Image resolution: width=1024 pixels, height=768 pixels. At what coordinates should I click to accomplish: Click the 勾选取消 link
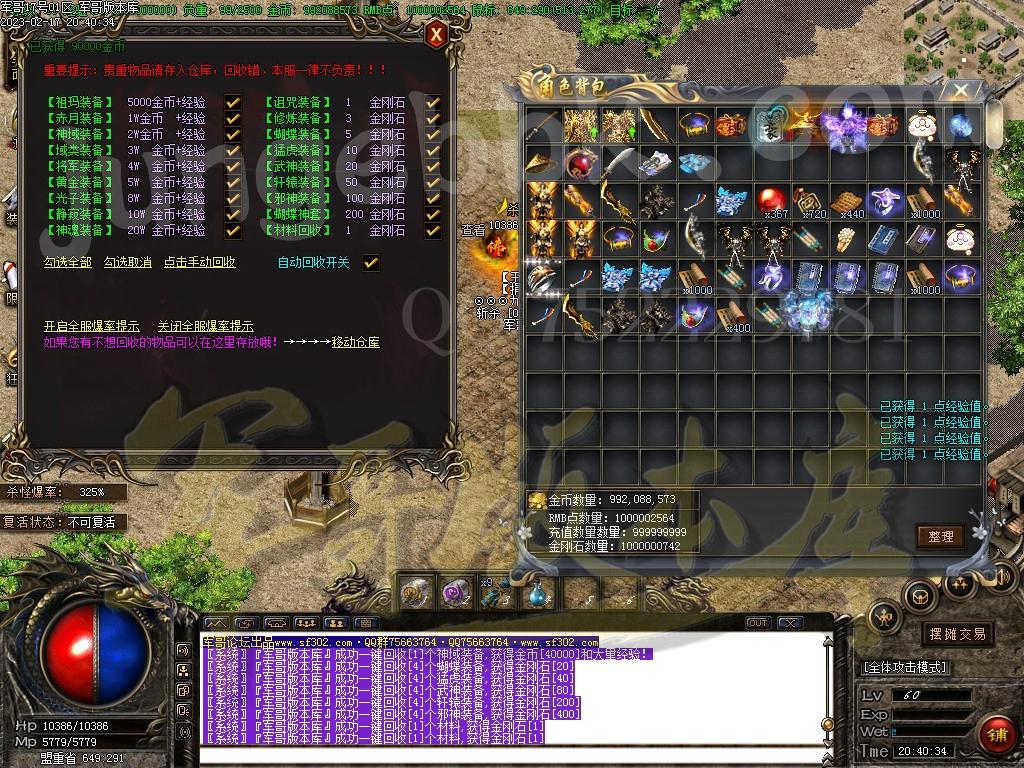click(128, 263)
